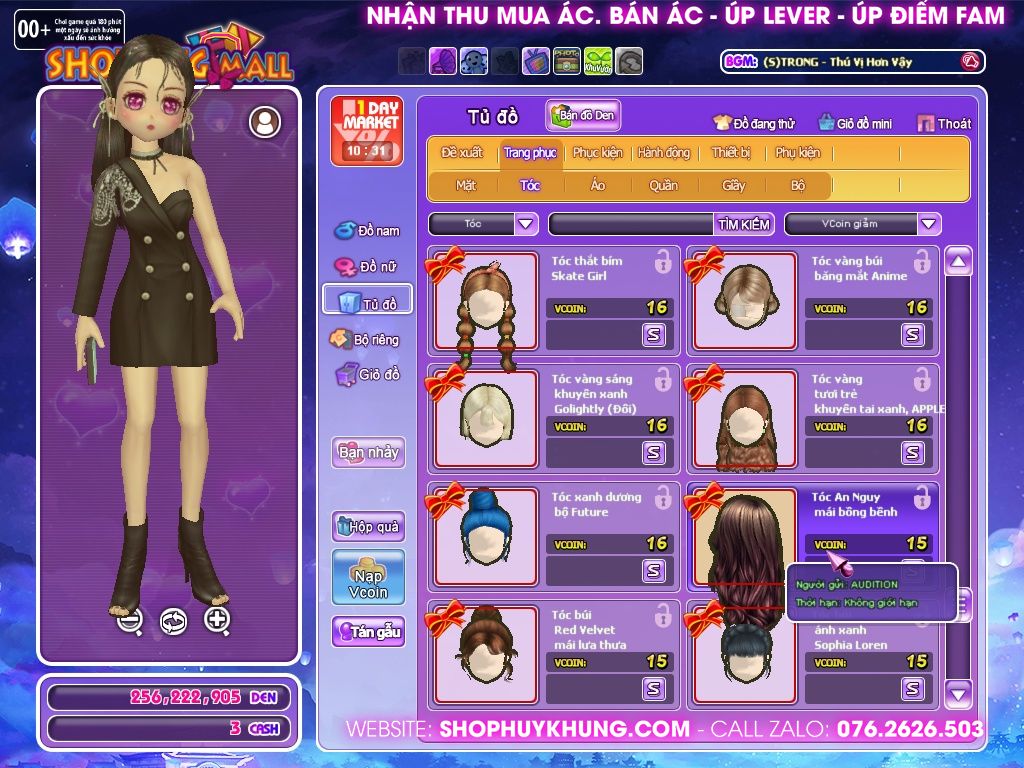Screen dimensions: 1024x768
Task: Open the Bán đồ Den button
Action: coord(583,116)
